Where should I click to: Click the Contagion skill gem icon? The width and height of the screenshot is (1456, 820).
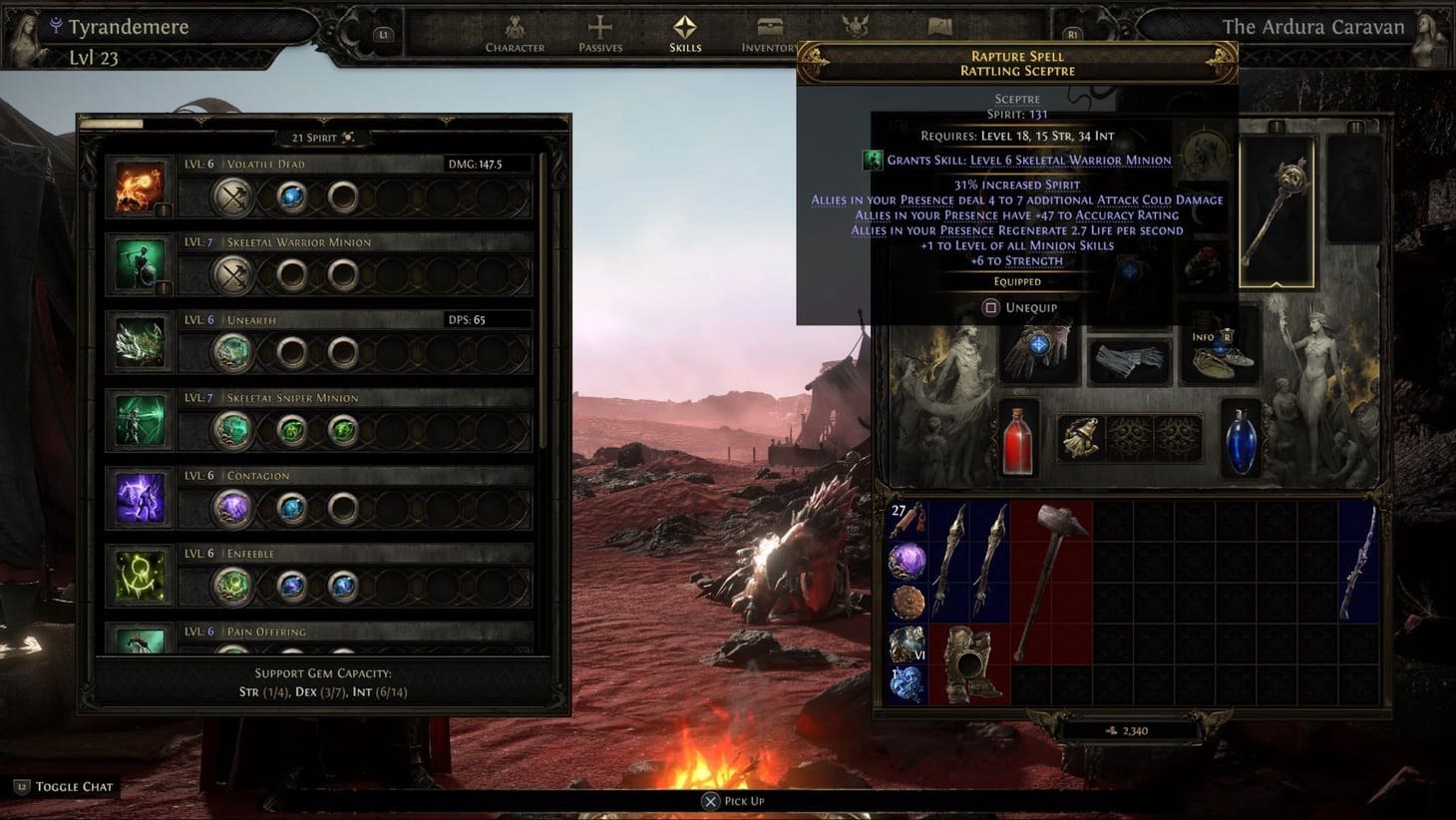[140, 497]
